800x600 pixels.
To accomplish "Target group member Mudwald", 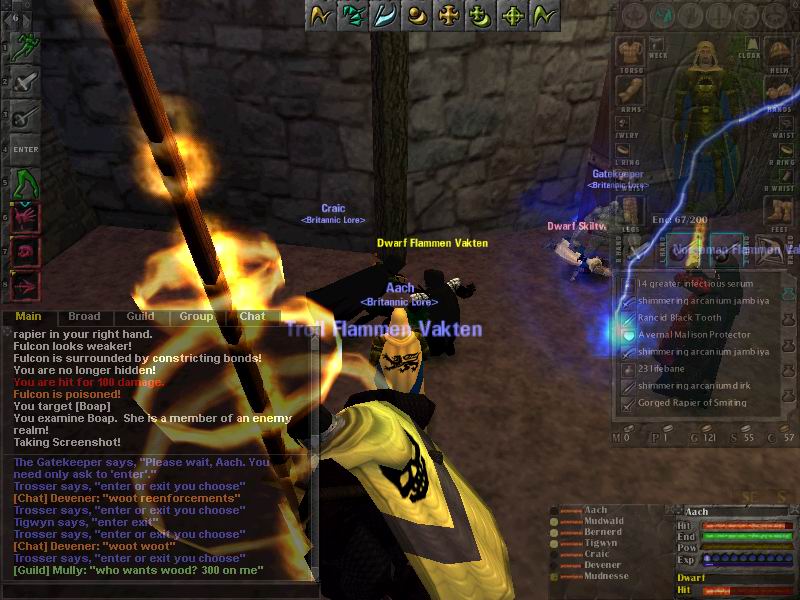I will [603, 521].
